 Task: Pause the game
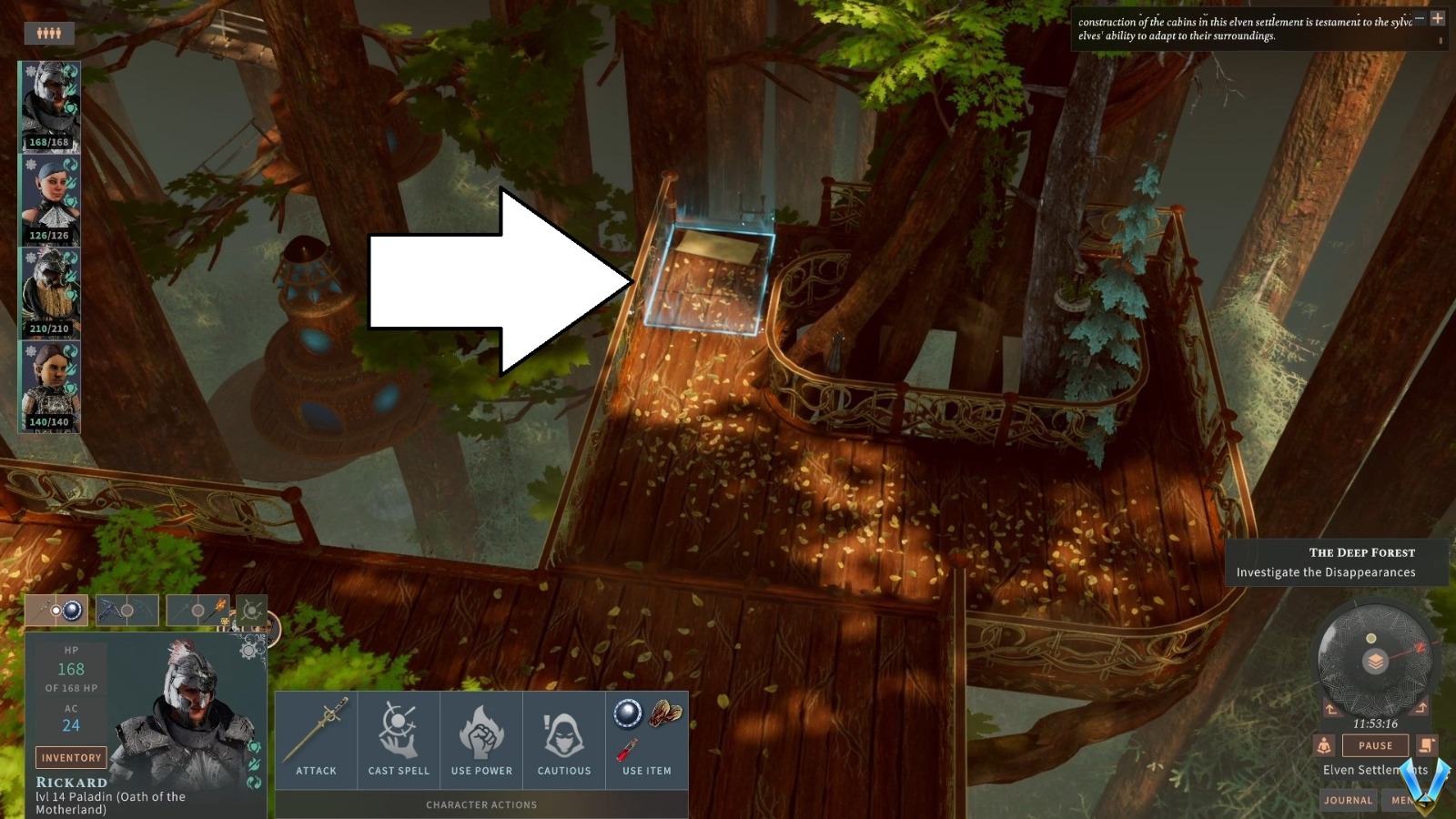(x=1374, y=744)
